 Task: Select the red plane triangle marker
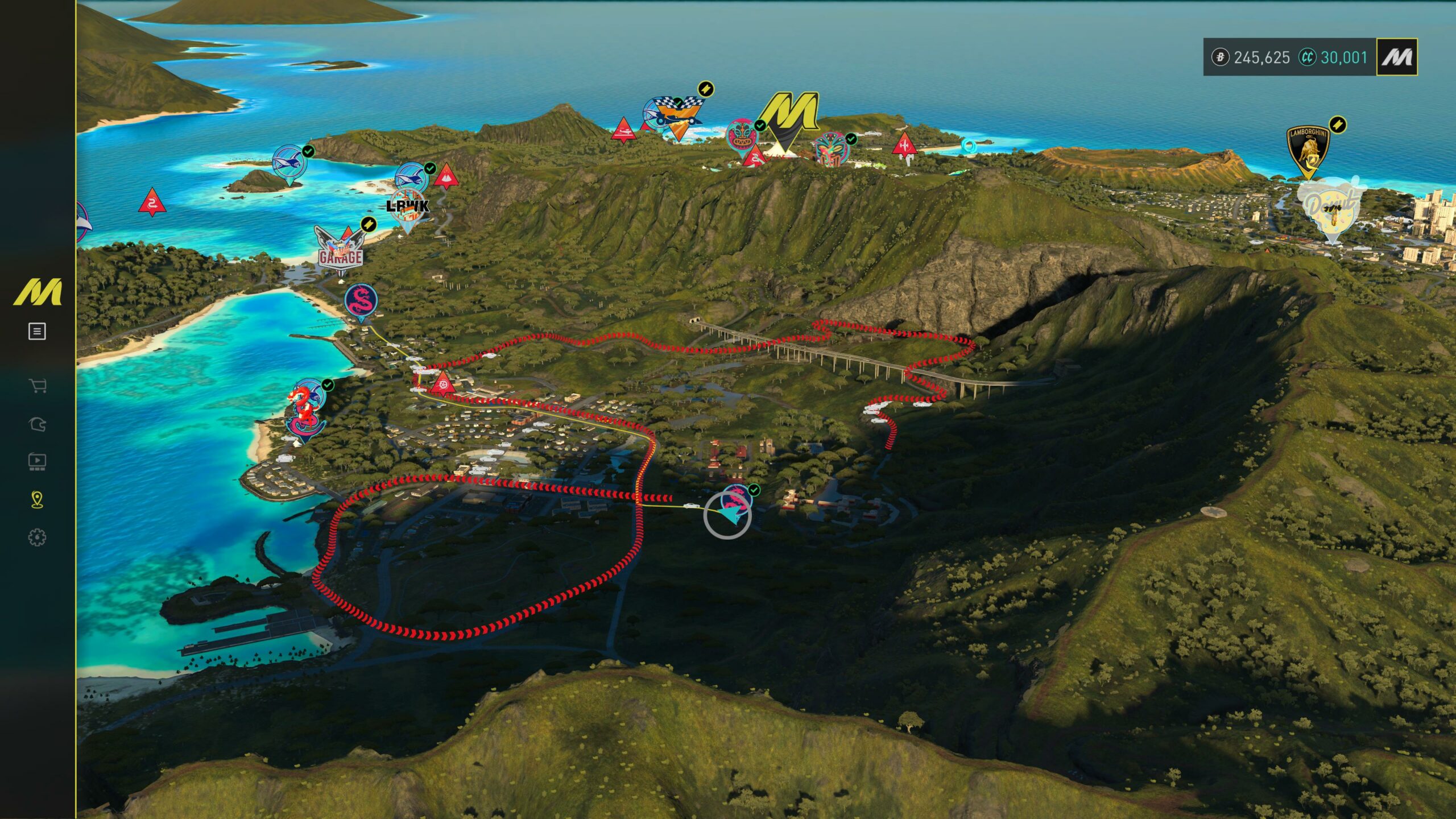point(623,130)
